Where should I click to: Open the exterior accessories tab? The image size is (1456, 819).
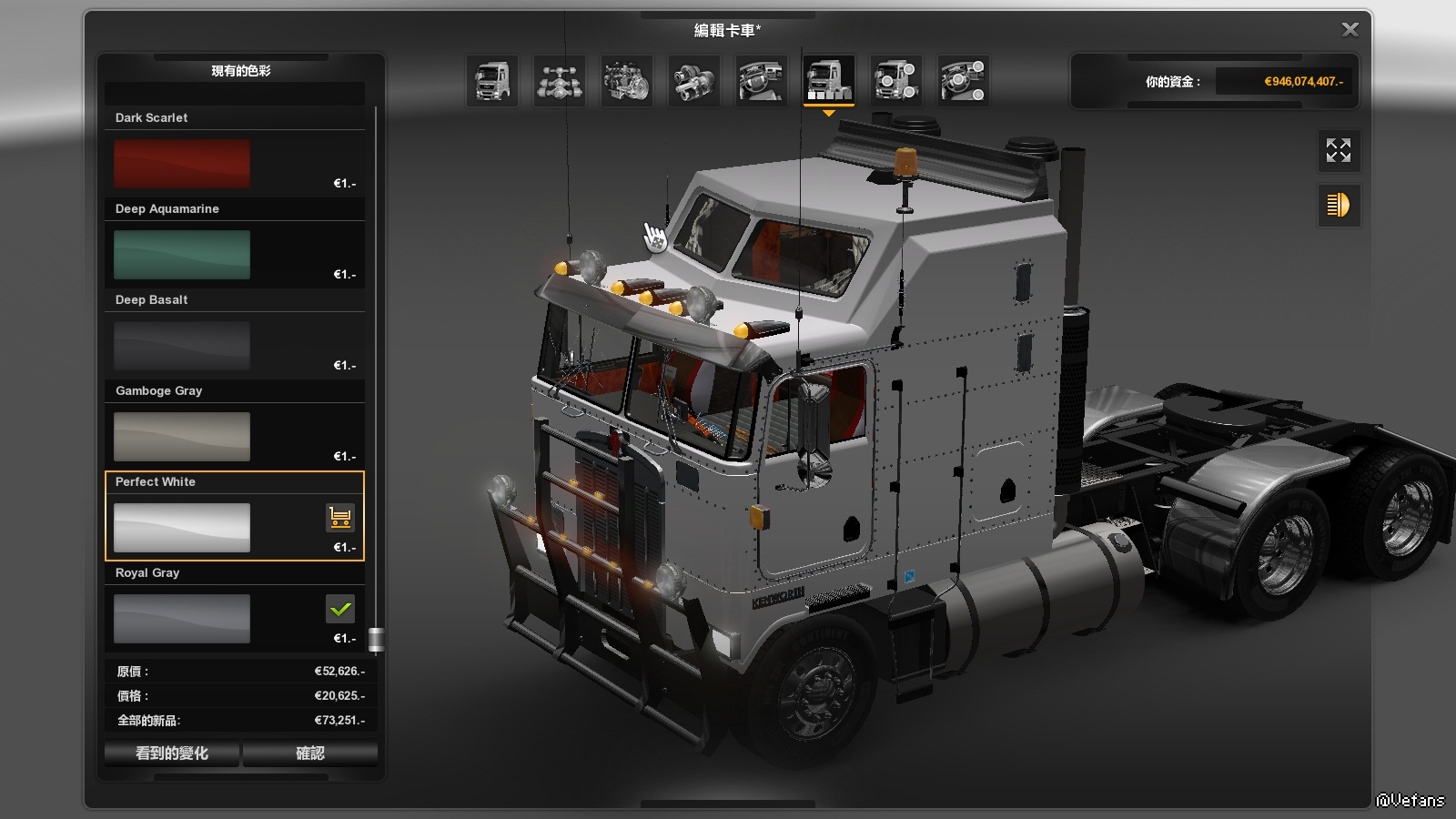point(895,80)
